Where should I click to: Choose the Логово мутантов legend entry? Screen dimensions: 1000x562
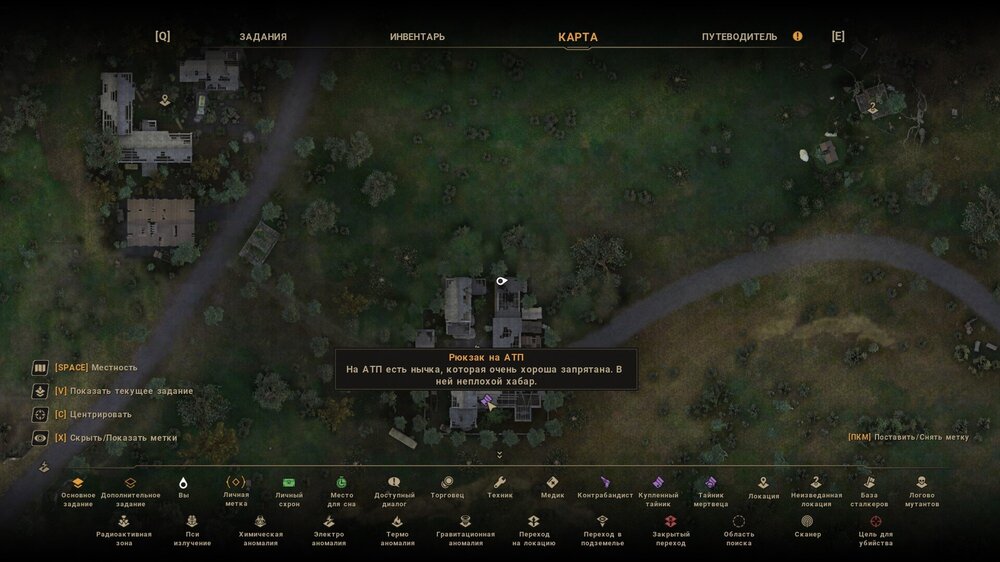(x=922, y=483)
